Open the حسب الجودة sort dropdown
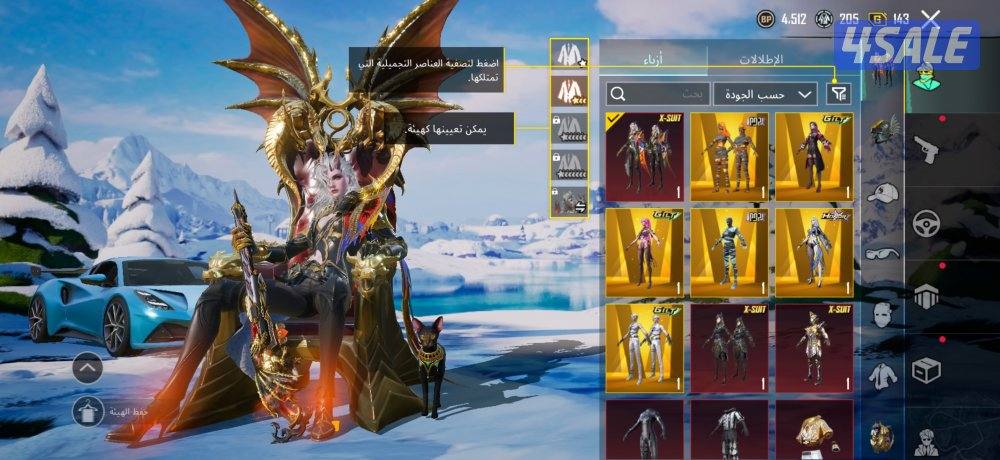Screen dimensions: 1000x460 (x=765, y=94)
